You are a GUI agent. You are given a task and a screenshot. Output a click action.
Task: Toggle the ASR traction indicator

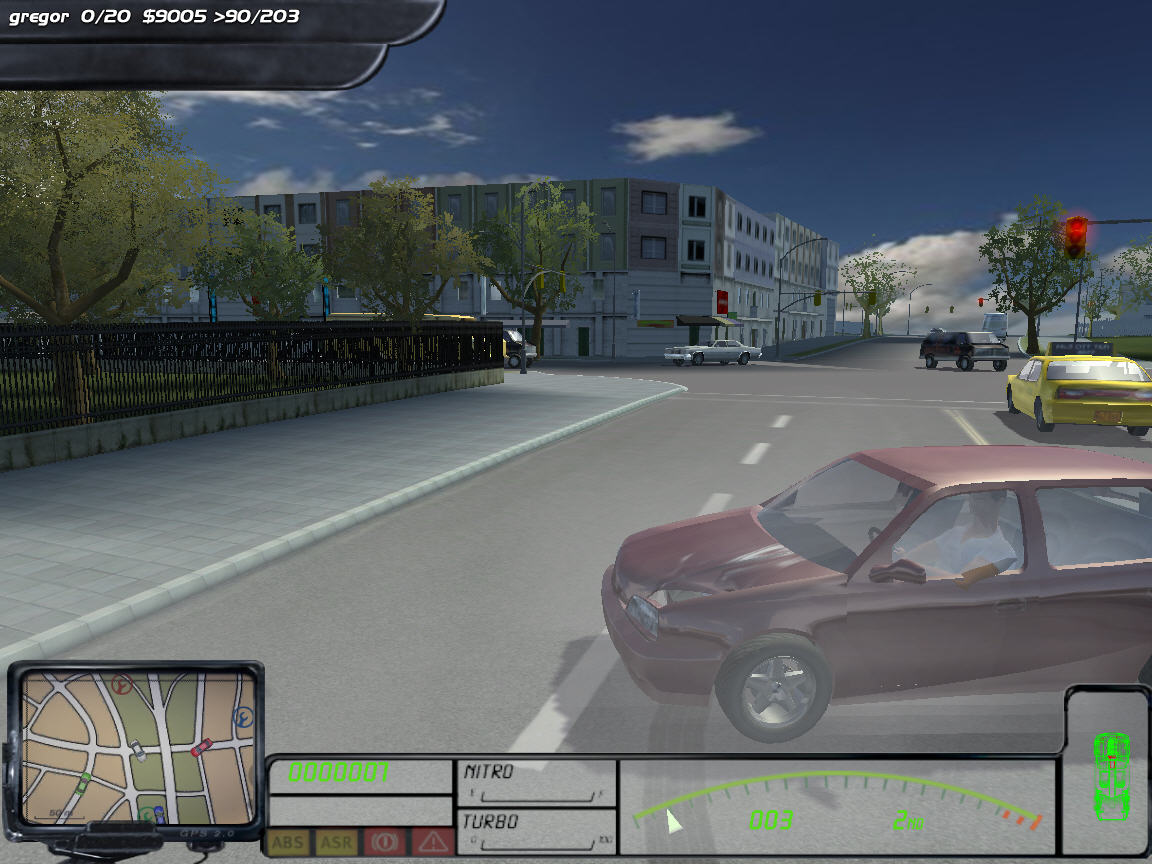pos(335,842)
